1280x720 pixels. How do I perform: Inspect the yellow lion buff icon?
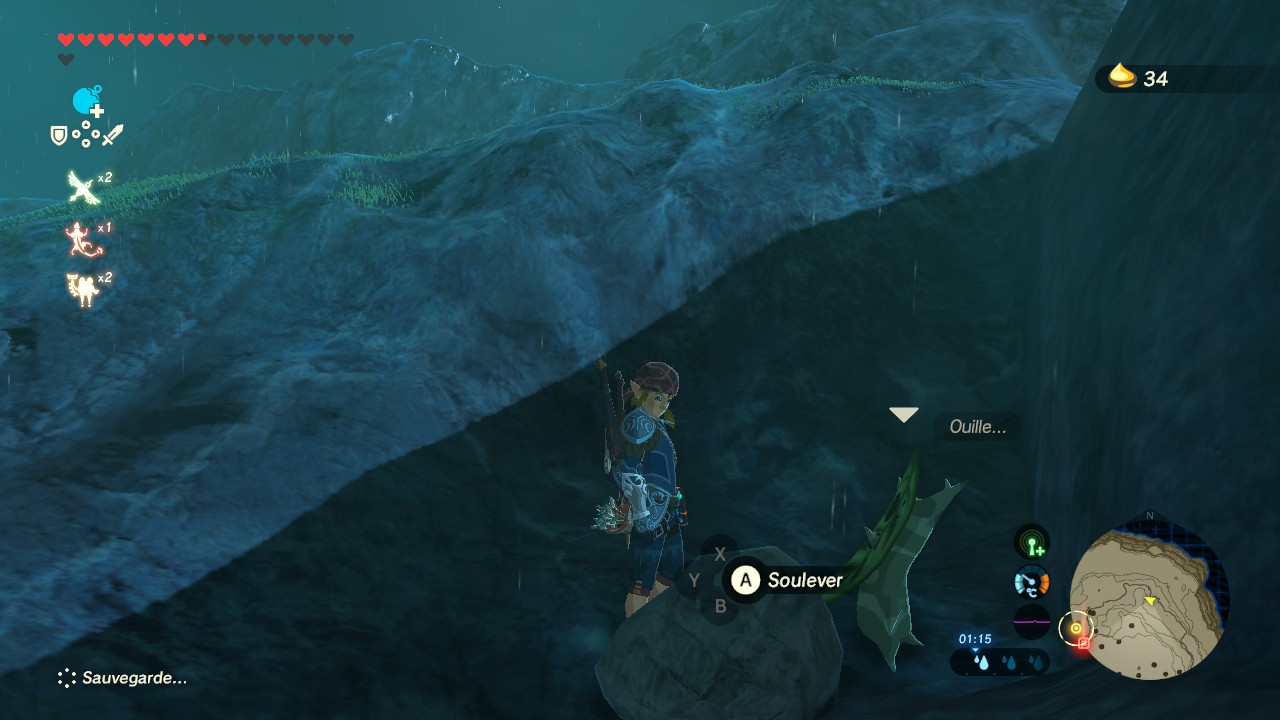[80, 288]
